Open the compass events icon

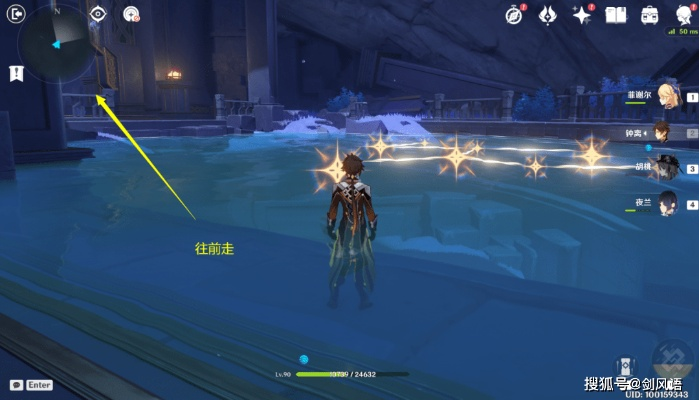pos(514,15)
